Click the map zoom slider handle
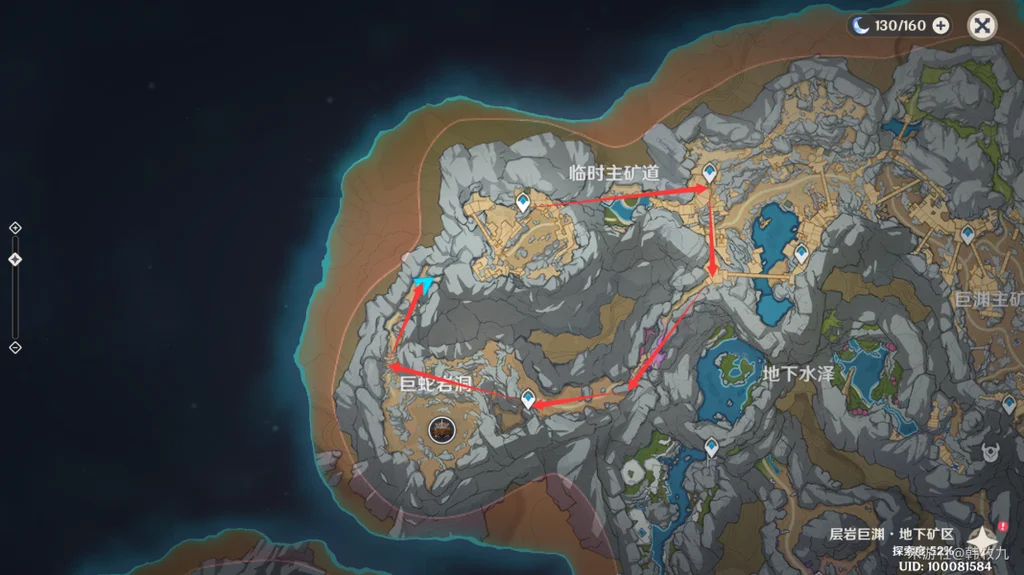Image resolution: width=1024 pixels, height=575 pixels. pos(15,260)
